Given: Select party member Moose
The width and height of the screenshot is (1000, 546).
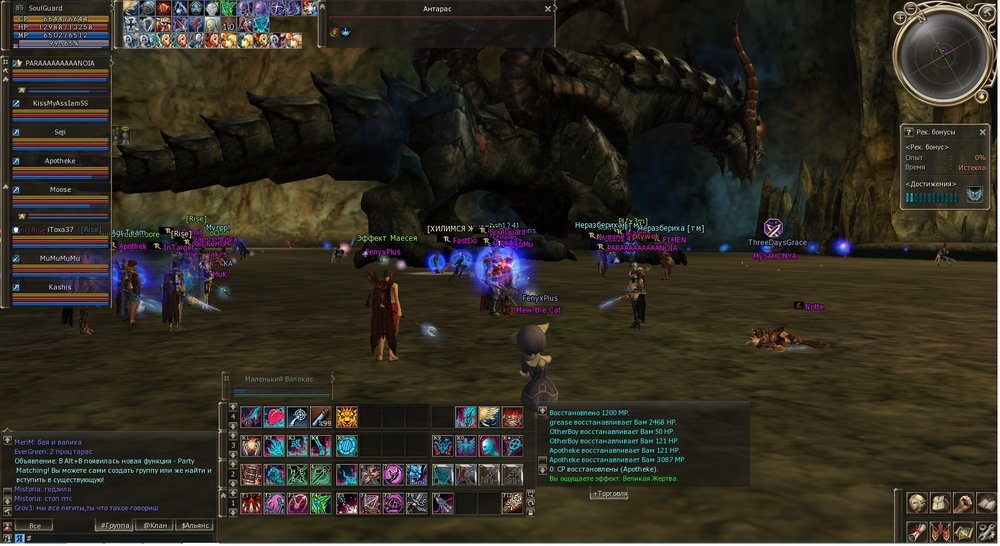Looking at the screenshot, I should pos(60,189).
